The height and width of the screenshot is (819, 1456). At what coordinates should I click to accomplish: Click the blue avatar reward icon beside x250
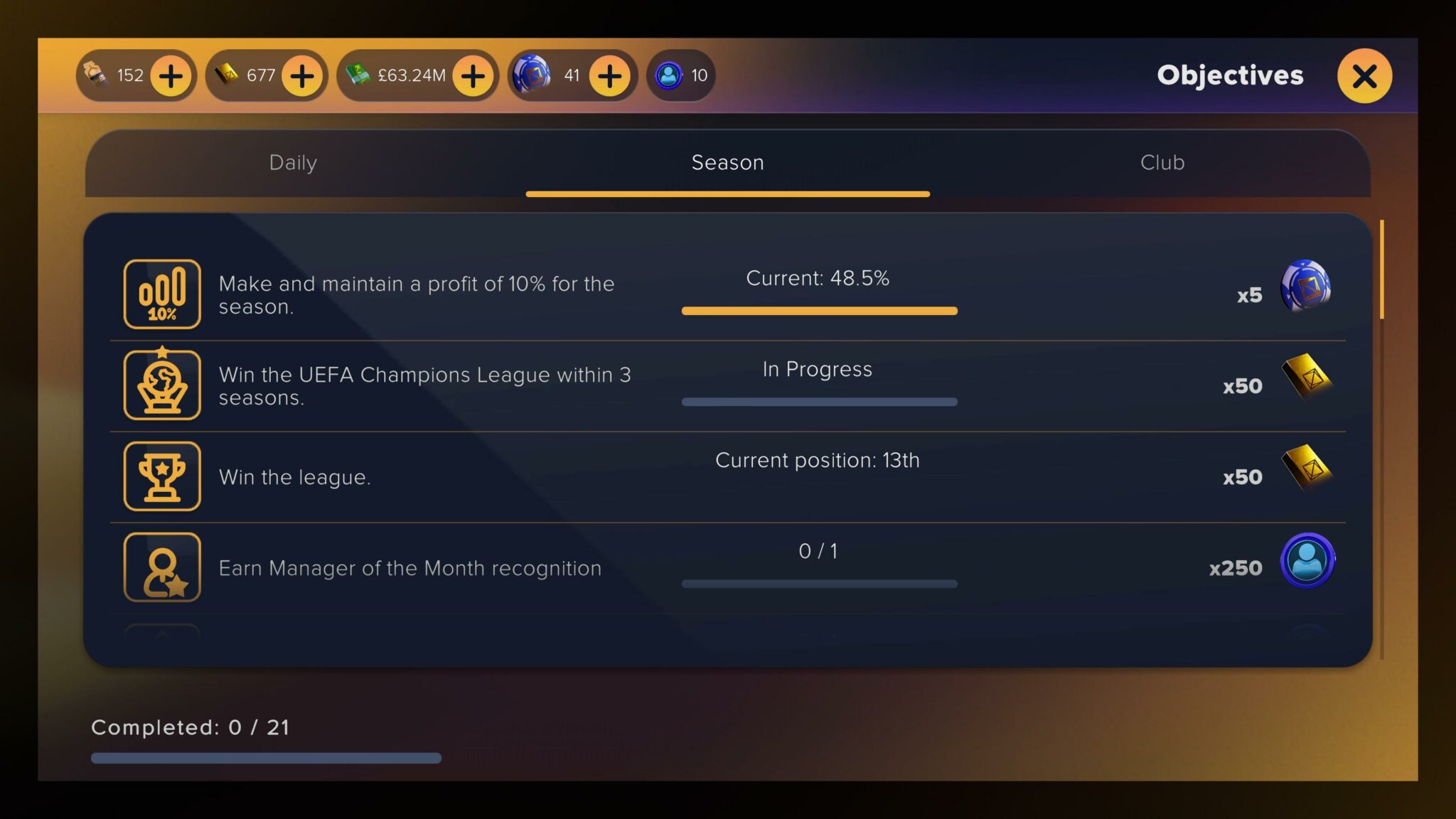tap(1307, 562)
